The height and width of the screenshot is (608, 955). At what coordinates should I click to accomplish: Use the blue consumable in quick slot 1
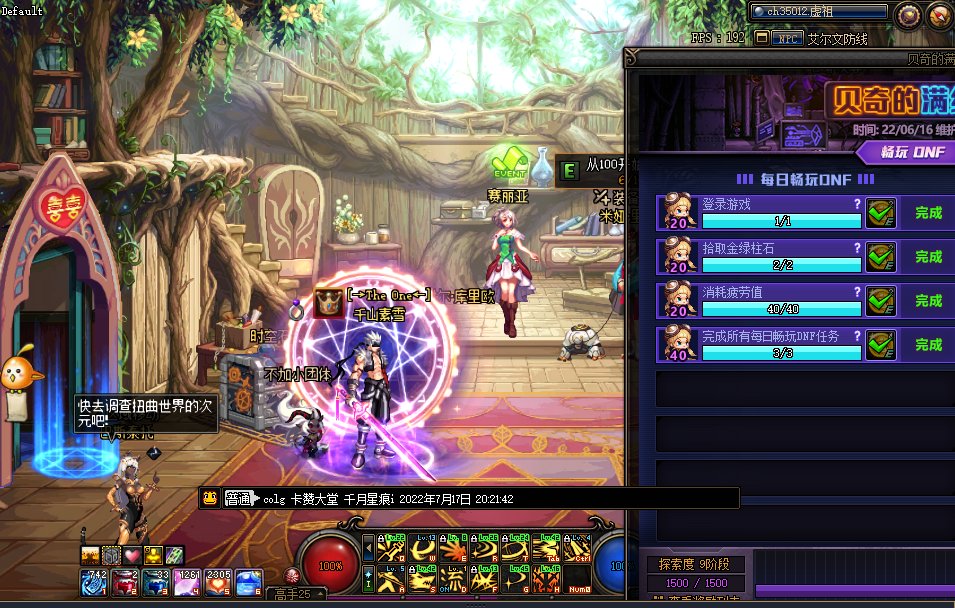point(94,580)
